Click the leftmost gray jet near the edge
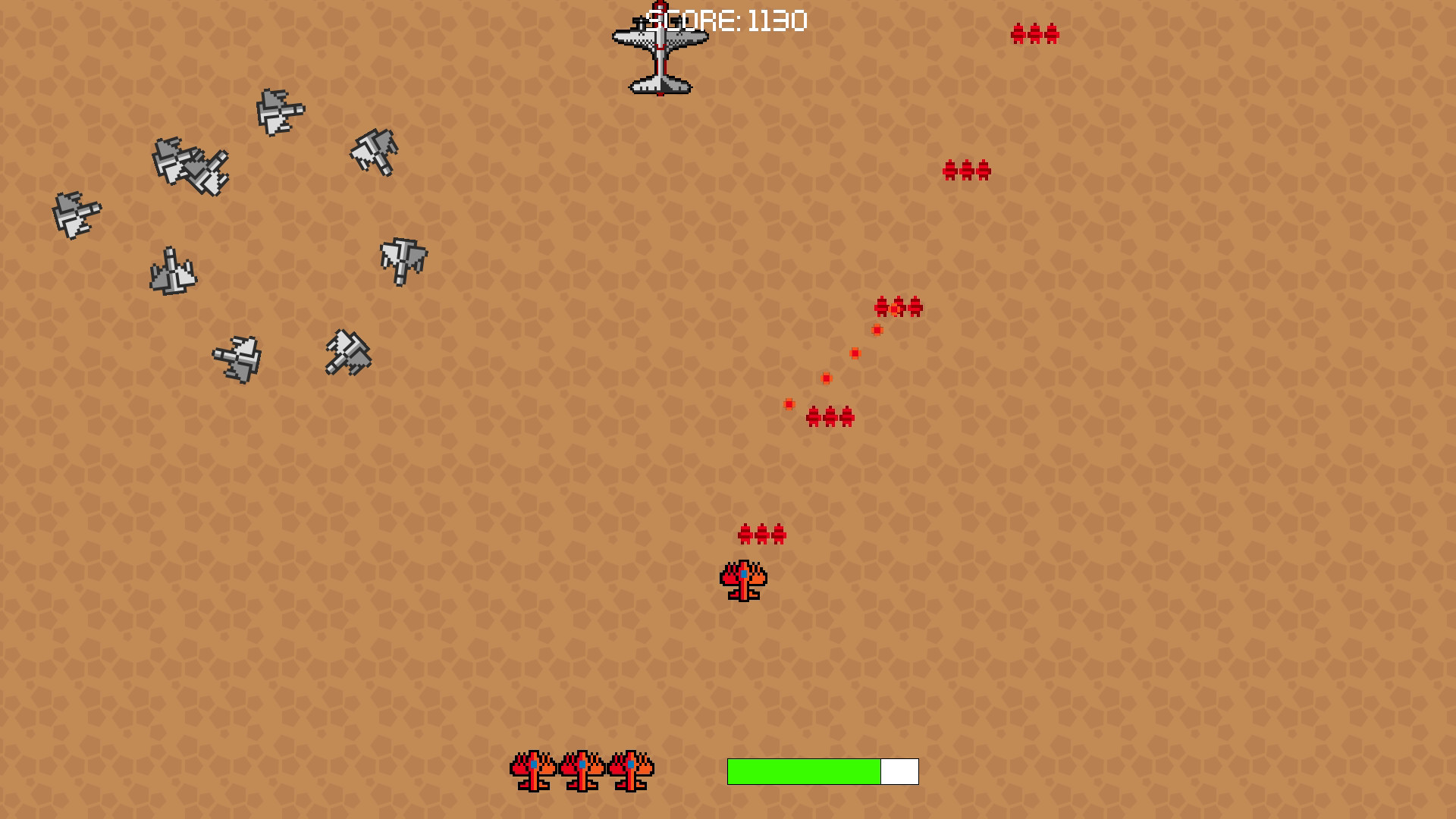 point(76,213)
